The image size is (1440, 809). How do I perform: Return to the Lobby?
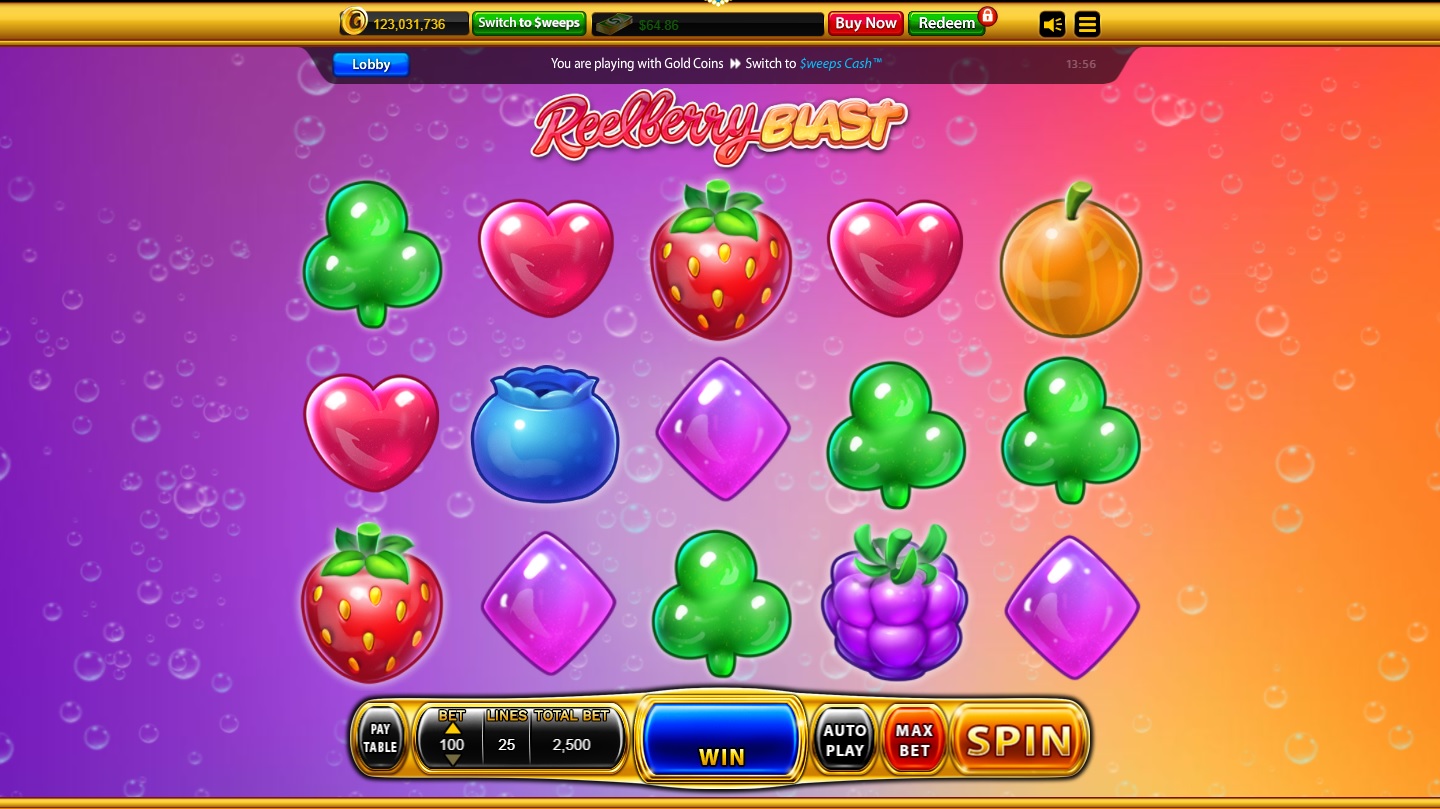coord(370,64)
